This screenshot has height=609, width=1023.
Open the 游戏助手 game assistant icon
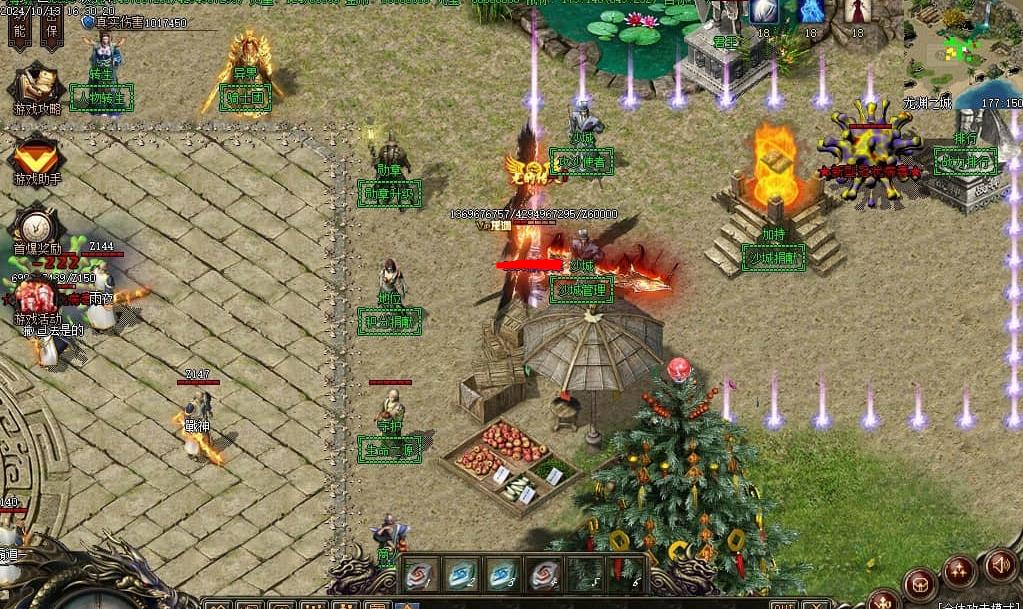tap(36, 157)
